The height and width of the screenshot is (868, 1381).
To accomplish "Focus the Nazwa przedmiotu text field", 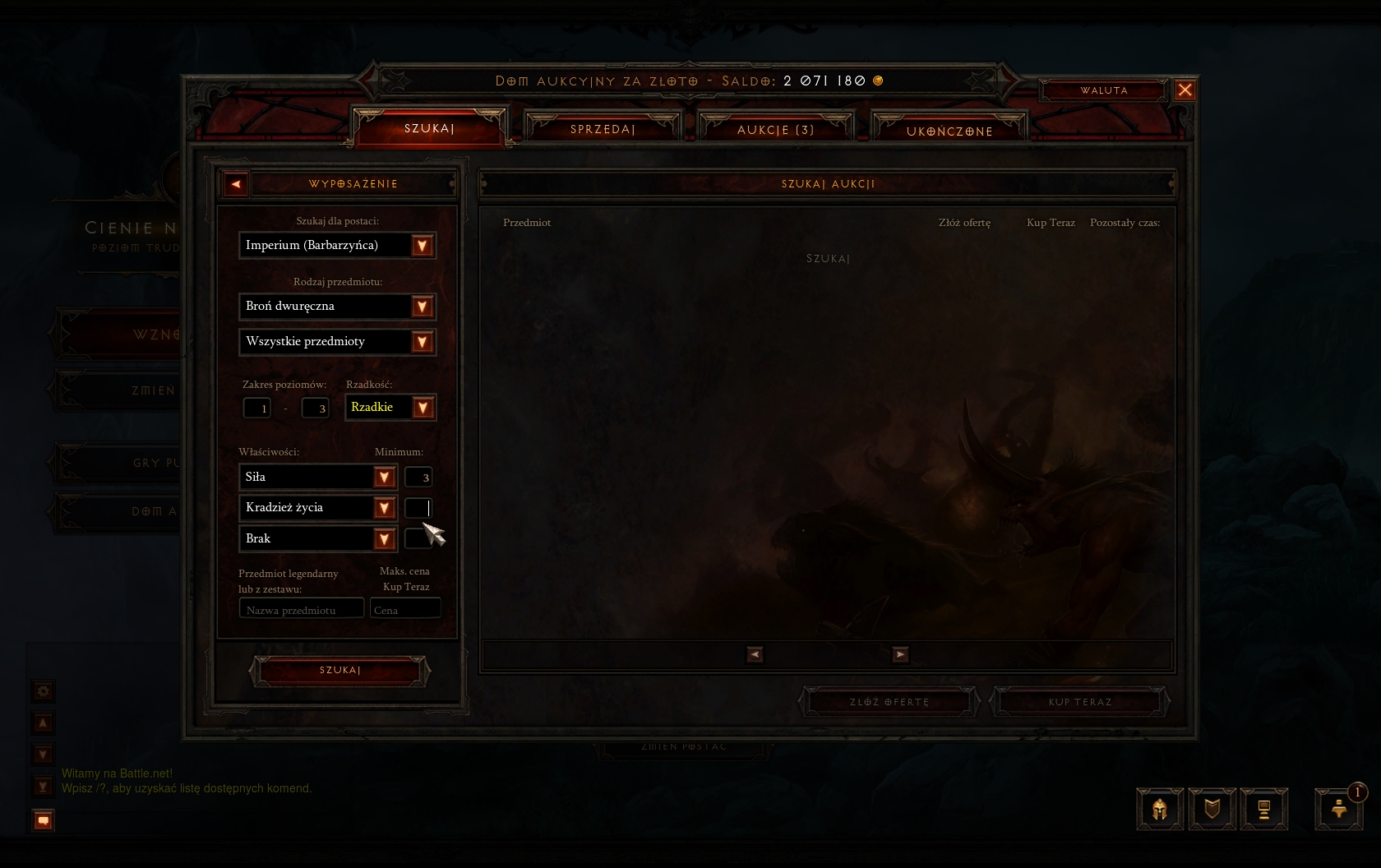I will coord(301,609).
